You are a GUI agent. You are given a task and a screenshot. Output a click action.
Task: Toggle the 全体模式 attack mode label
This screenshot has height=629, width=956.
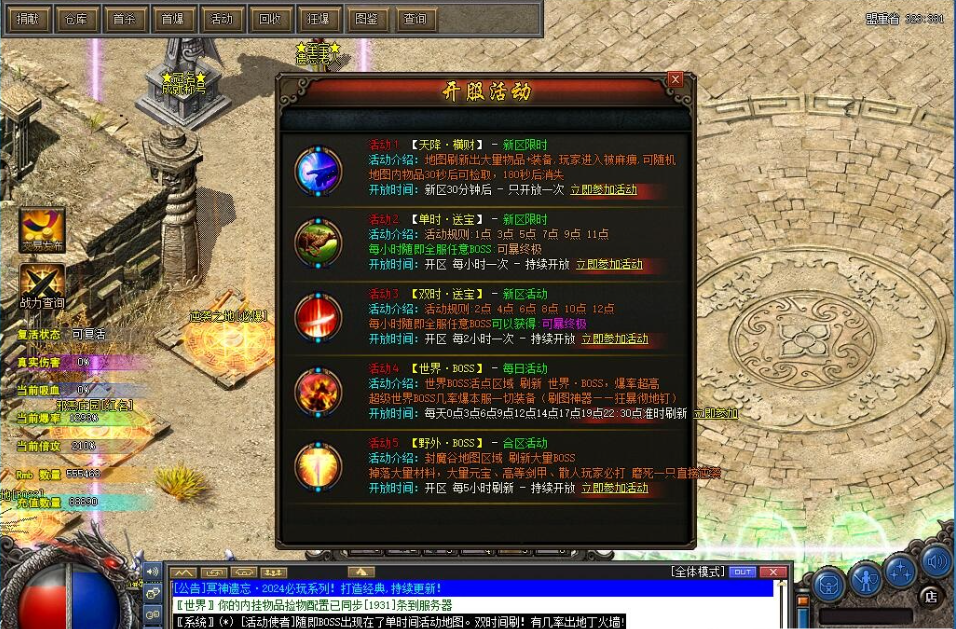[x=697, y=572]
